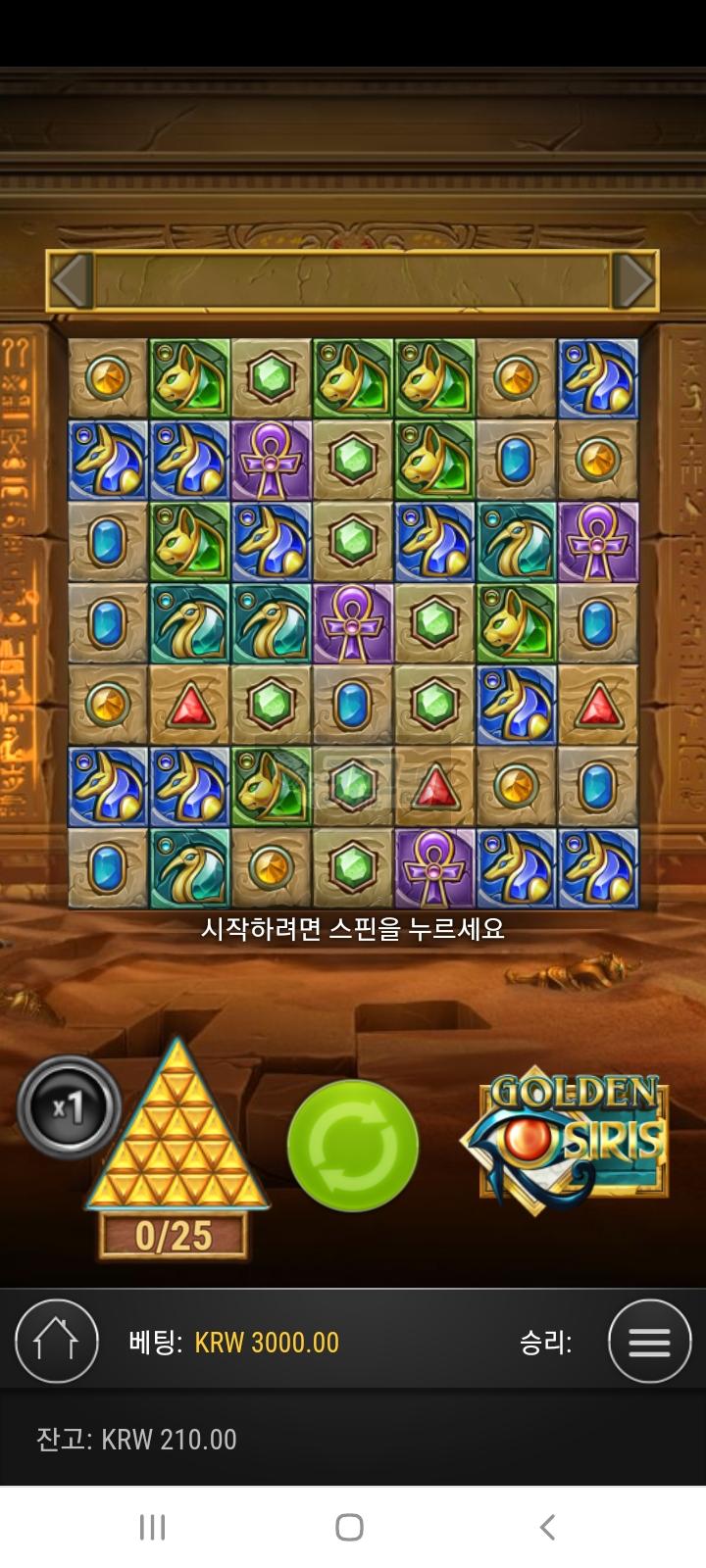Tap the right arrow on the stone bar
706x1568 pixels.
[633, 281]
